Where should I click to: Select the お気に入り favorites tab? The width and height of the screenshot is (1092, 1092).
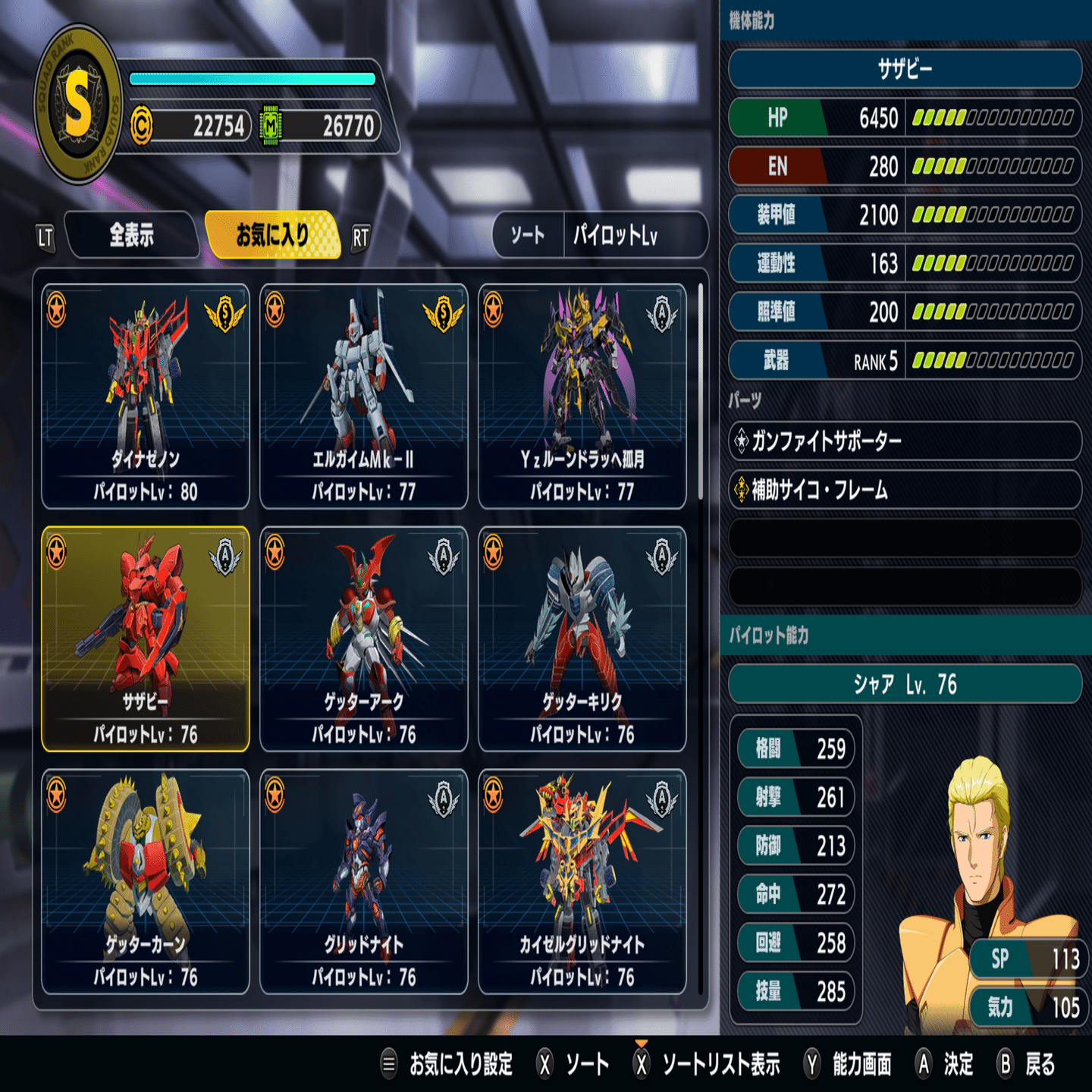pyautogui.click(x=272, y=236)
